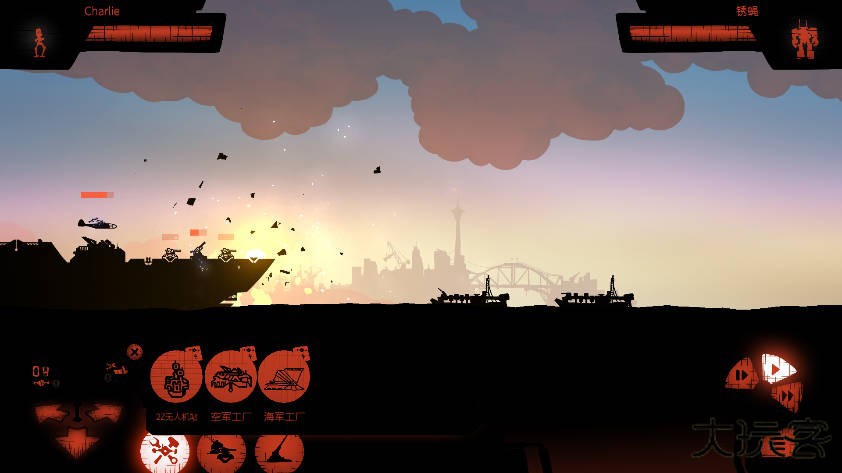Image resolution: width=842 pixels, height=473 pixels.
Task: Activate fast-forward game speed
Action: [788, 396]
